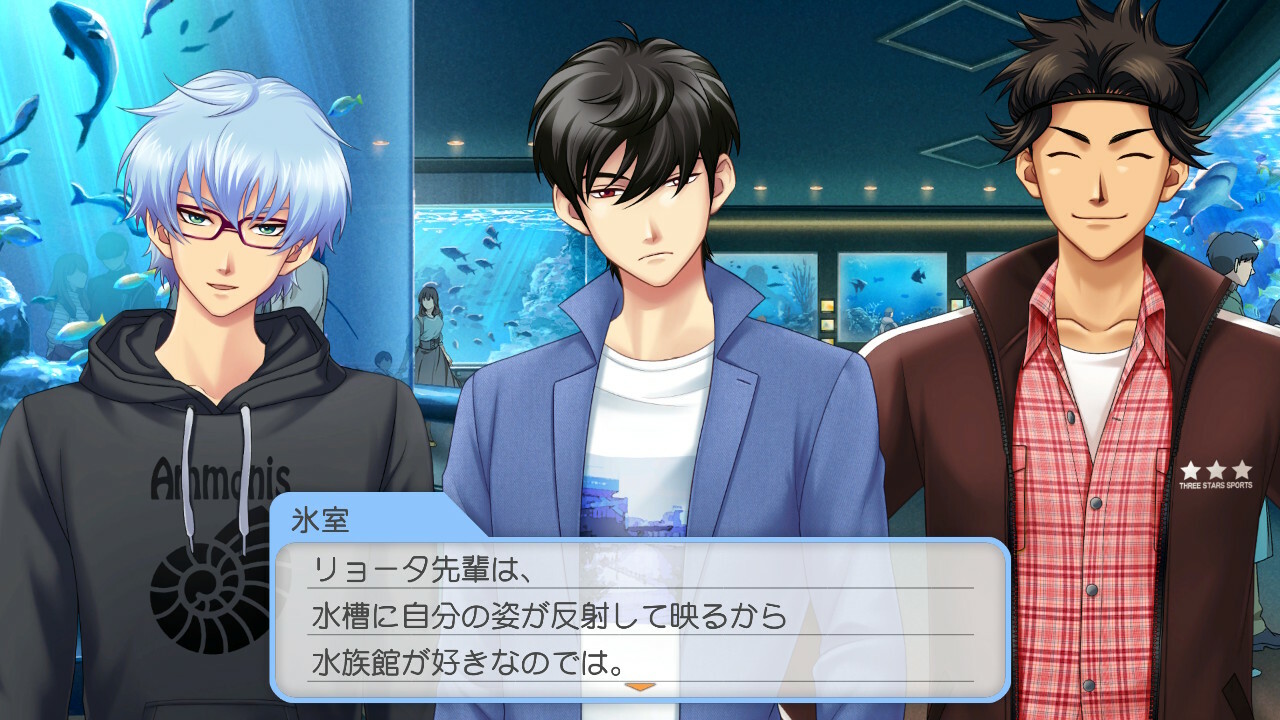The height and width of the screenshot is (720, 1280).
Task: Click the dialogue box to advance text
Action: tap(640, 617)
